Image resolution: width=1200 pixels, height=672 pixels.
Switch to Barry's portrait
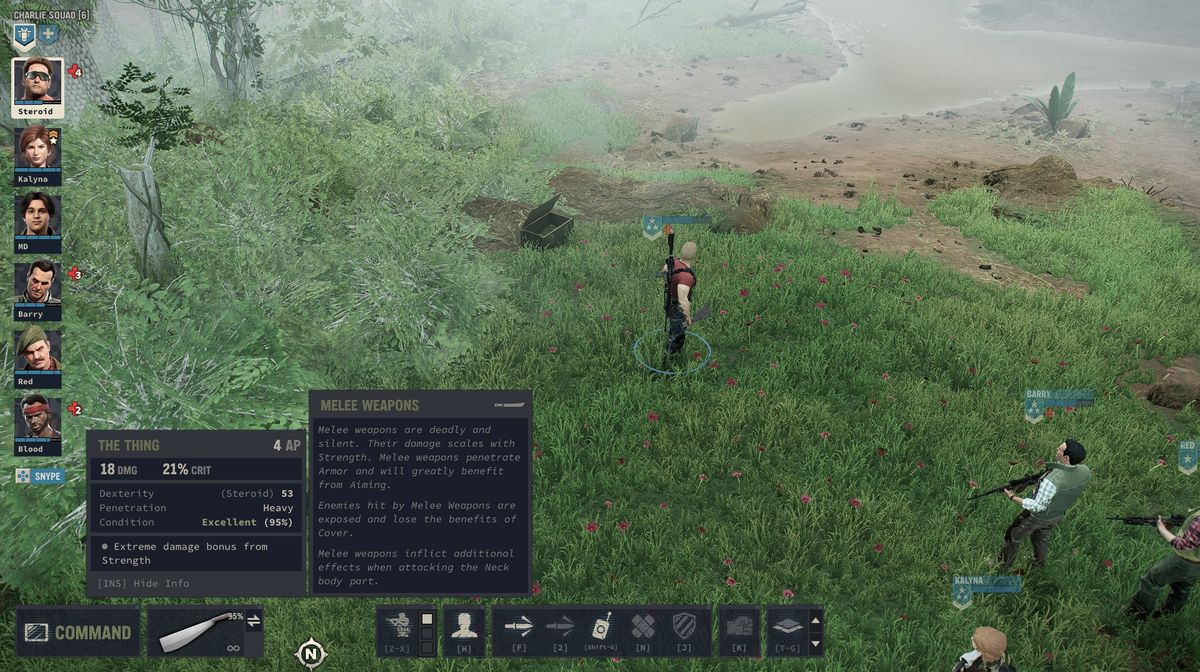coord(38,286)
